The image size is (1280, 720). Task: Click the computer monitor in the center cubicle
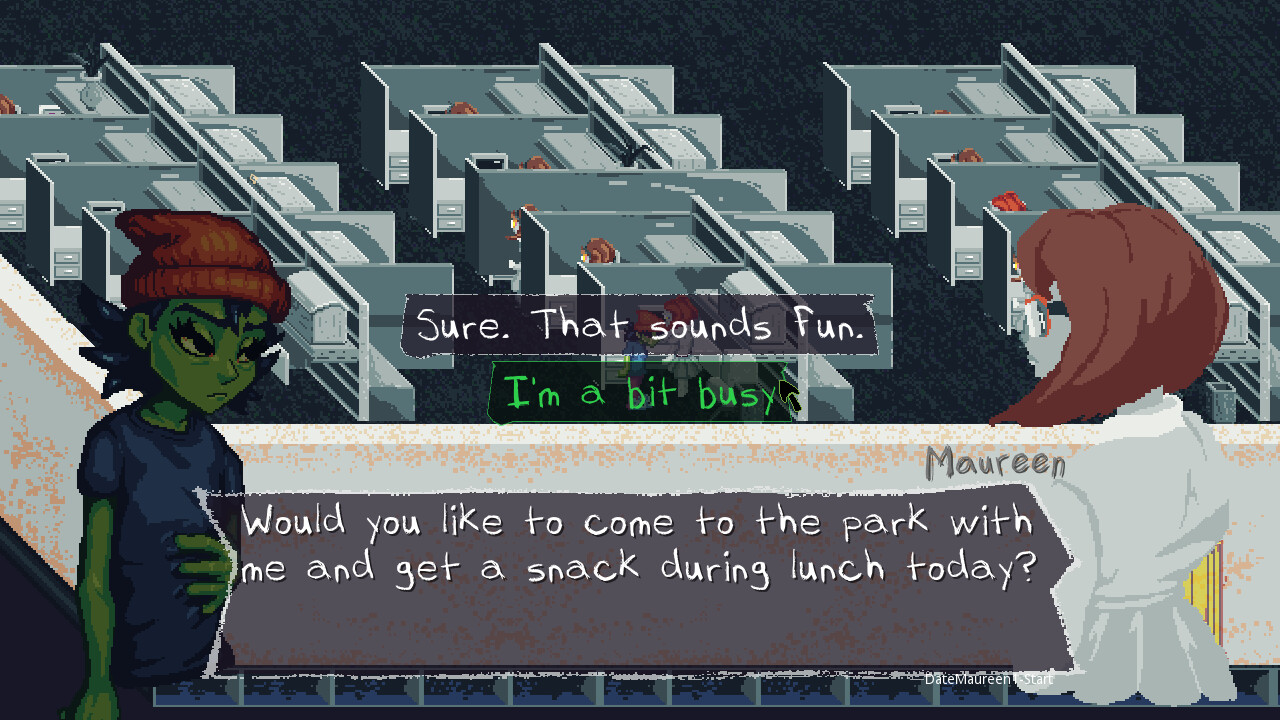489,163
